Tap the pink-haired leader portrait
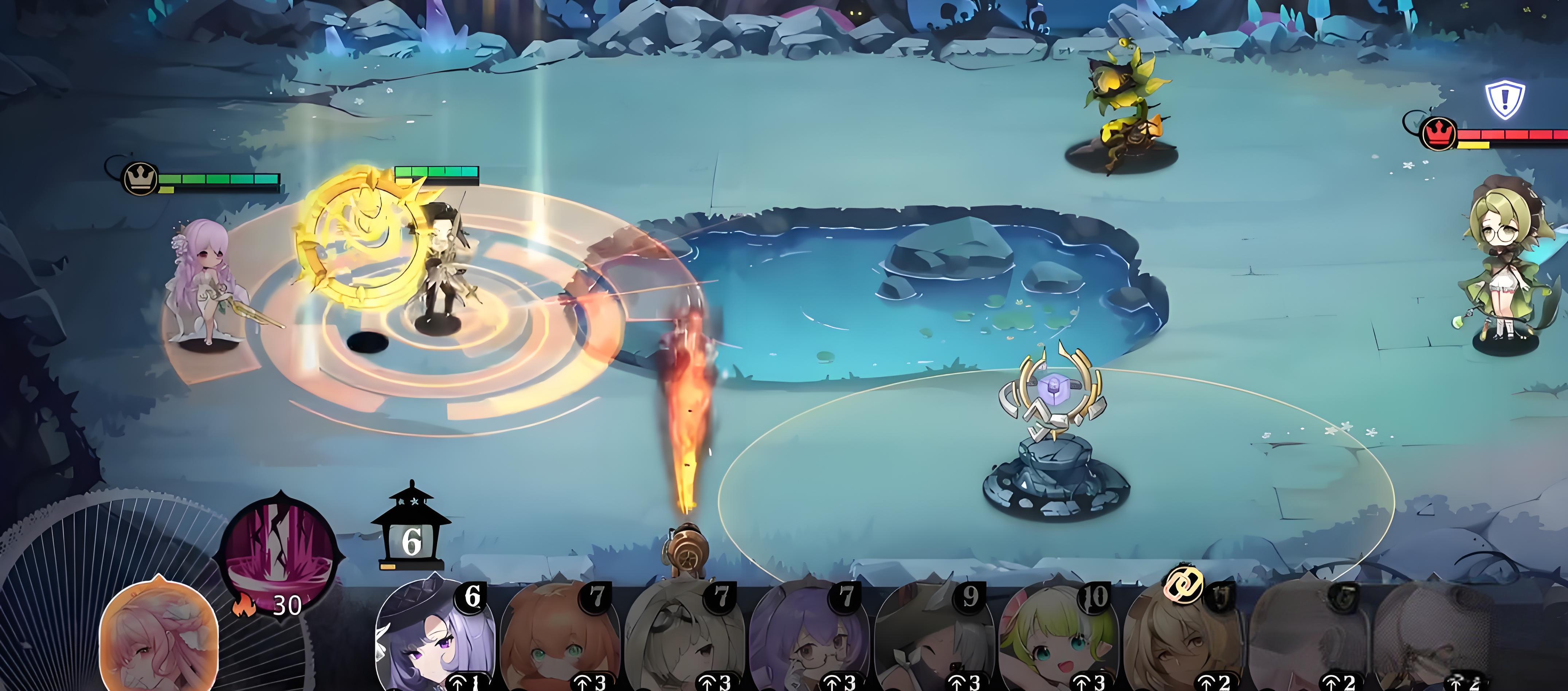The width and height of the screenshot is (1568, 691). 158,636
